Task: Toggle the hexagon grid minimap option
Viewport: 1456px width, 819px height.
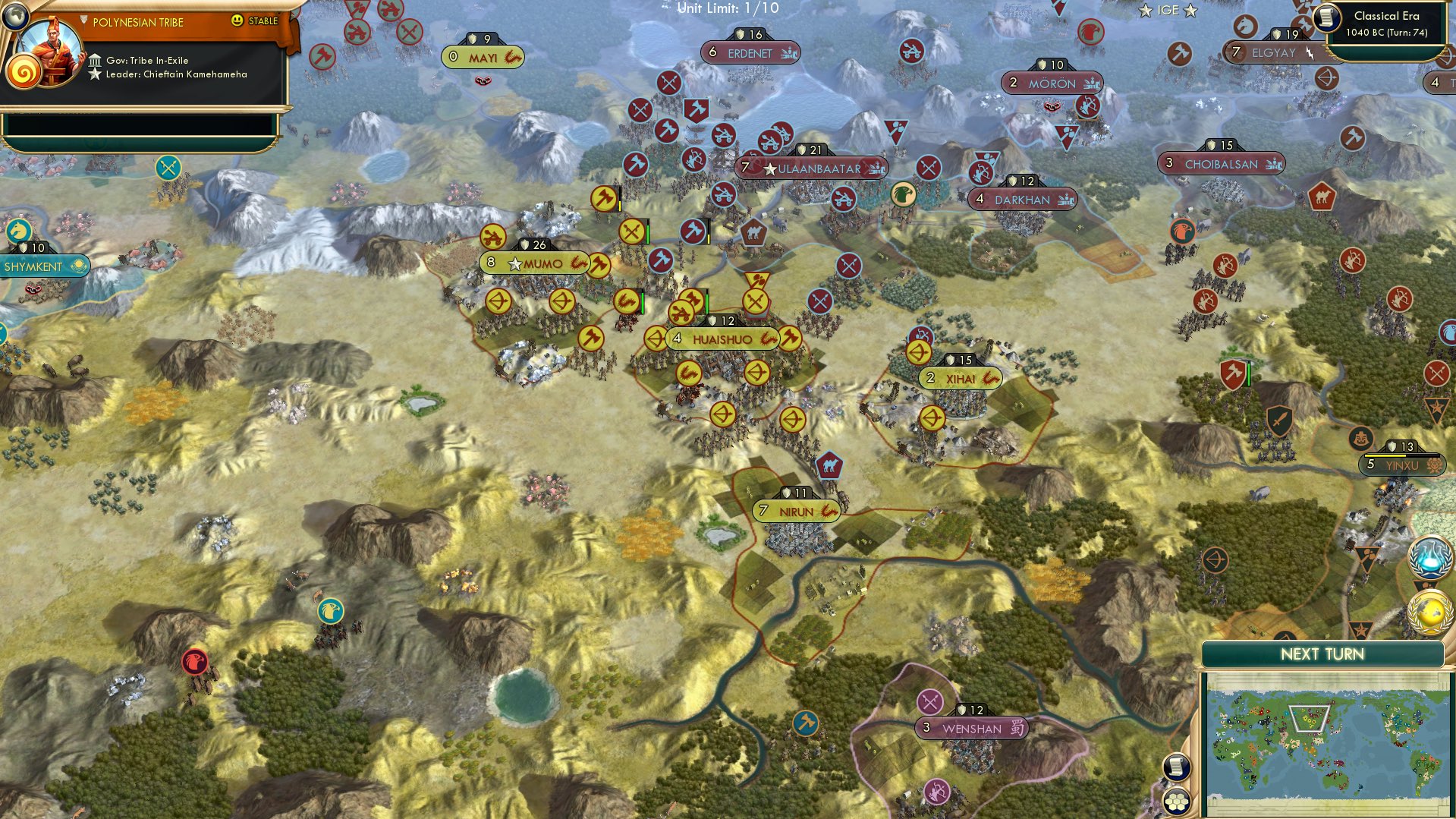Action: 1176,801
